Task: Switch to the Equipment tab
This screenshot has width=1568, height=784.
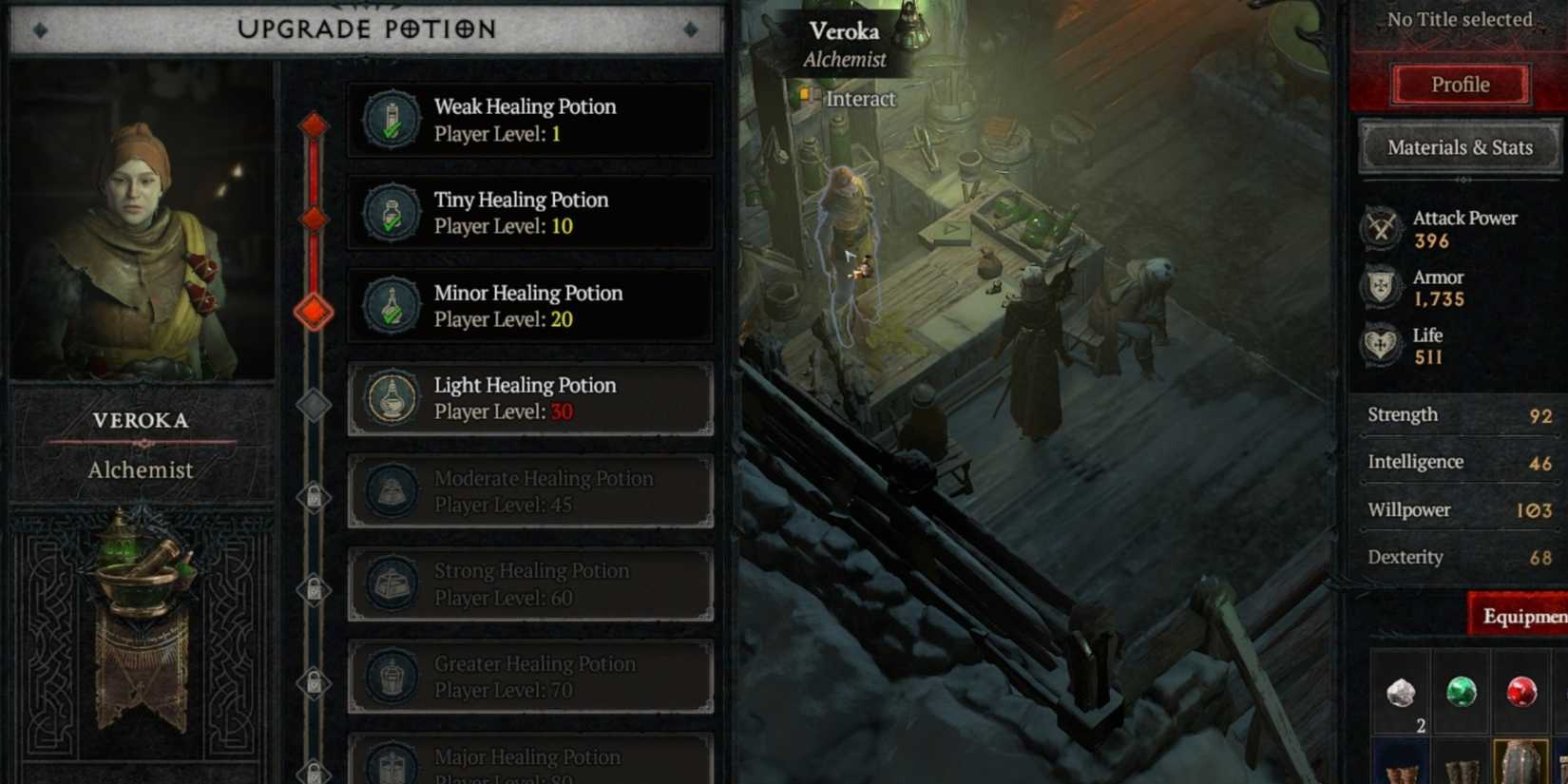Action: click(x=1525, y=616)
